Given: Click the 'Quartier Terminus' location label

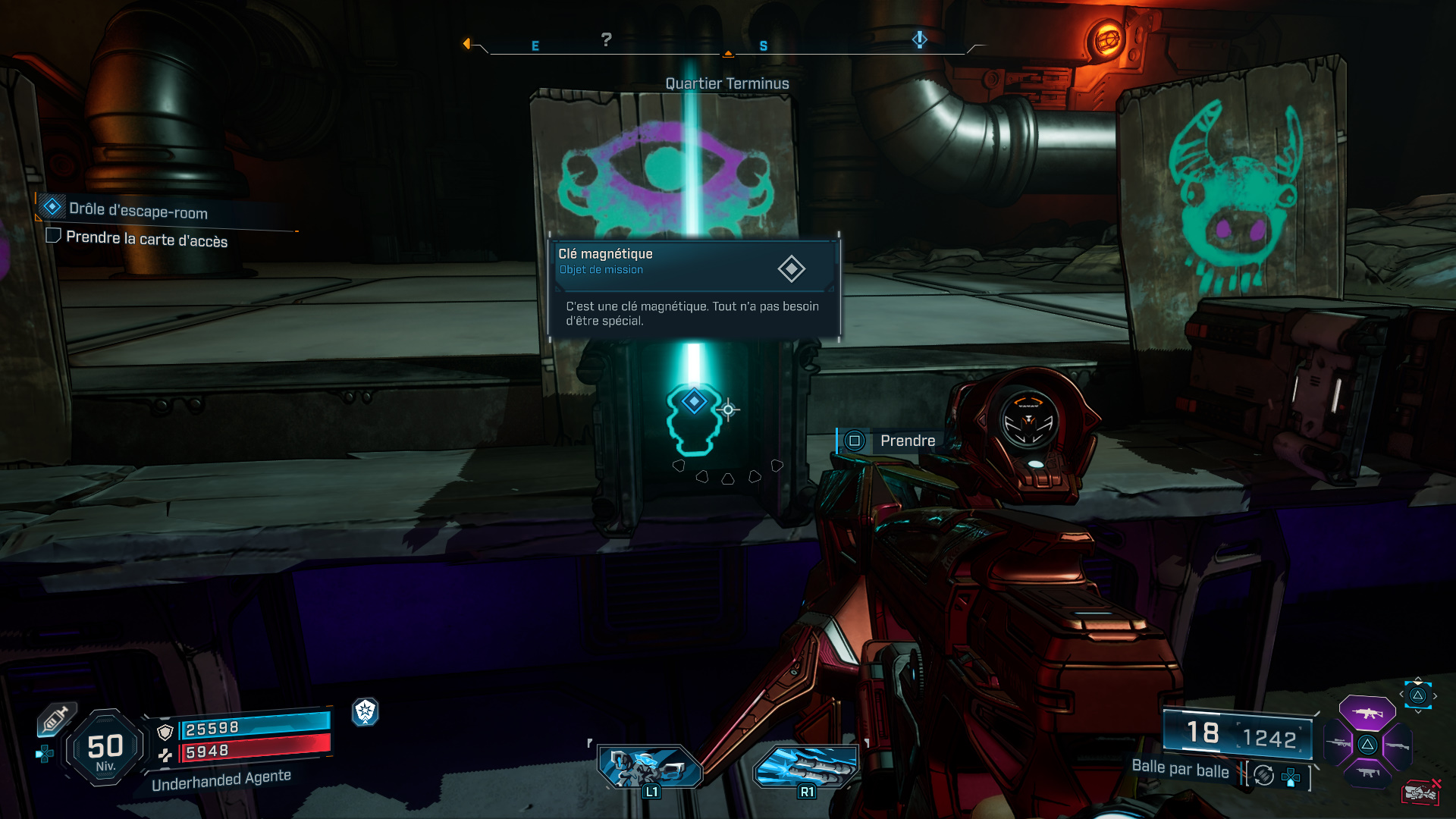Looking at the screenshot, I should click(727, 83).
